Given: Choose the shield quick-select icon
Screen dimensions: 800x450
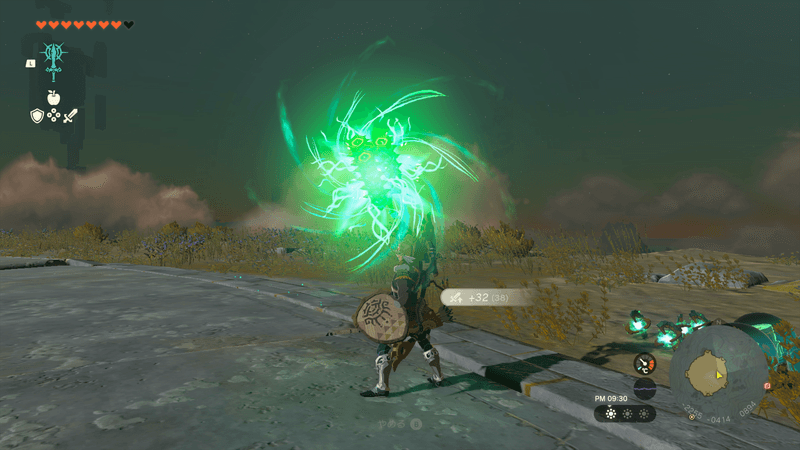Looking at the screenshot, I should [x=36, y=116].
